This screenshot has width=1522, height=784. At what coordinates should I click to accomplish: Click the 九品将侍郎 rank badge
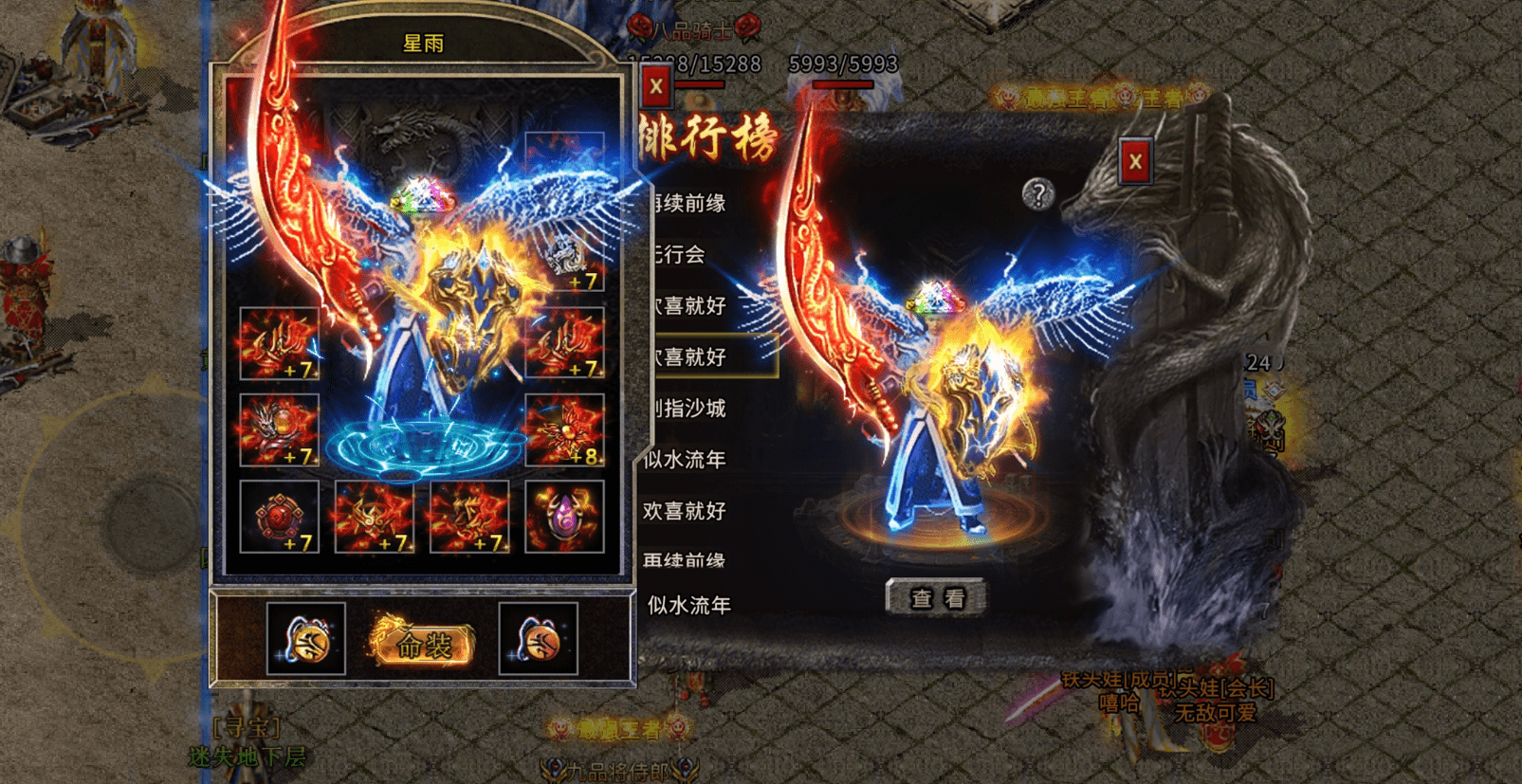click(616, 766)
